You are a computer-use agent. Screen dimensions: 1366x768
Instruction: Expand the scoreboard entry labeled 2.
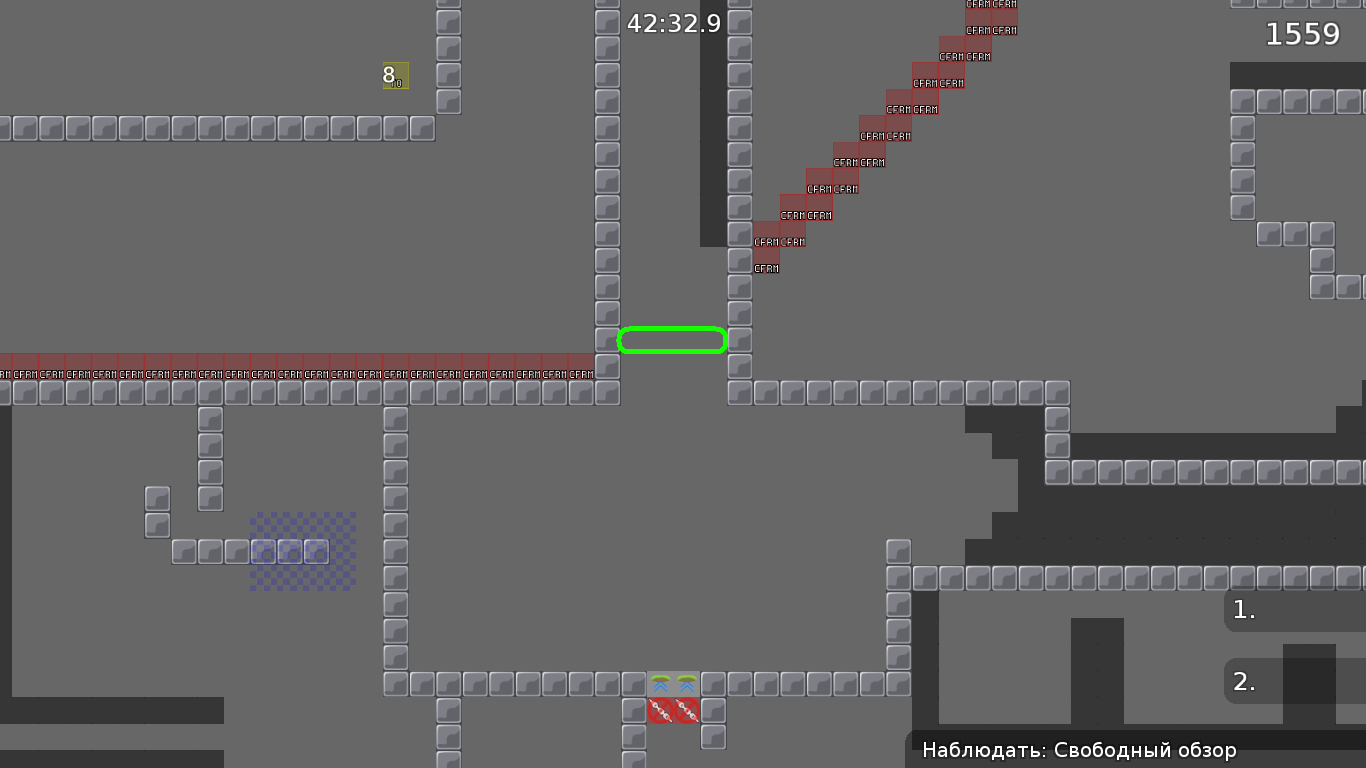(x=1243, y=680)
